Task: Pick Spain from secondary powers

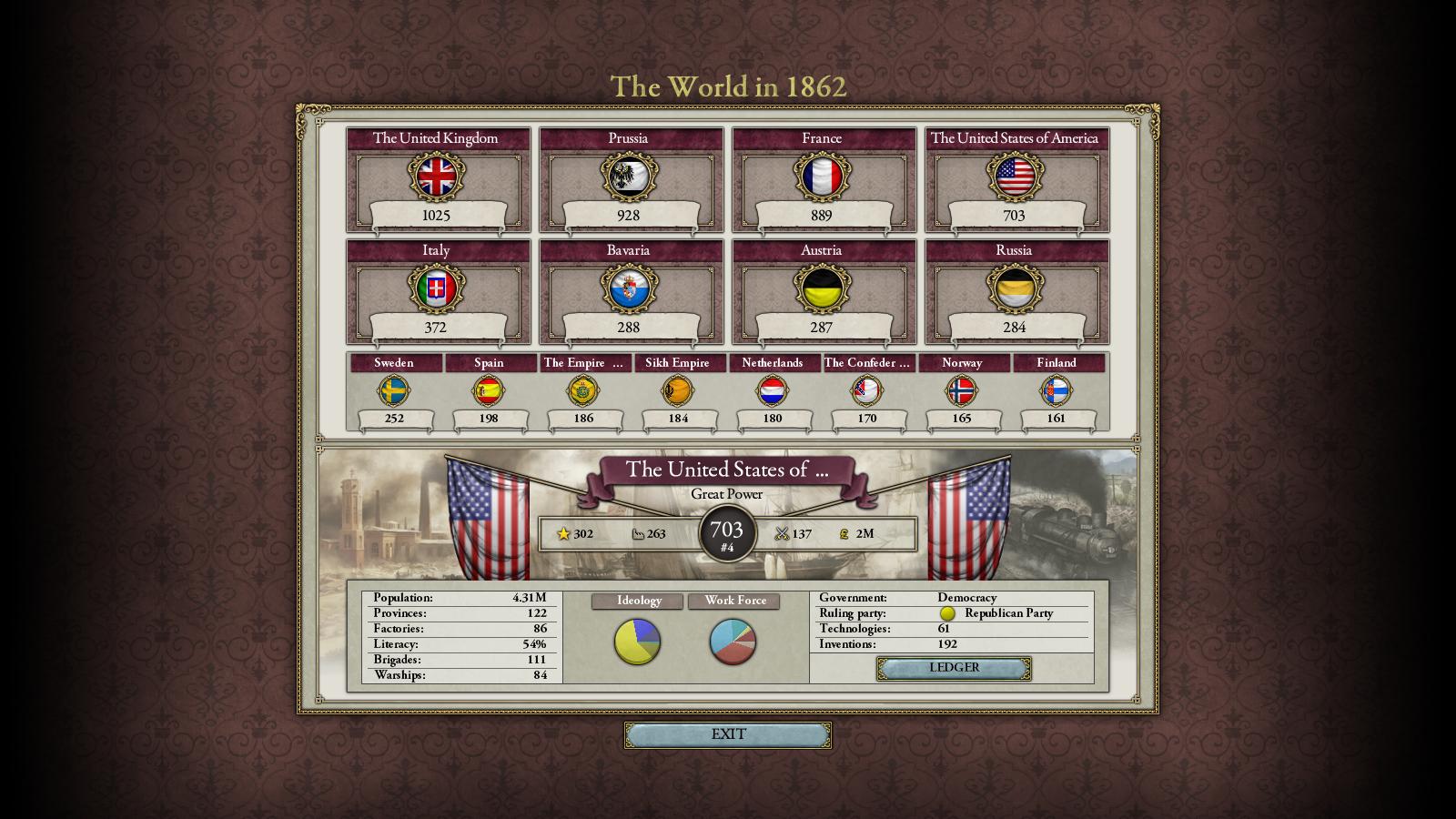Action: [x=489, y=391]
